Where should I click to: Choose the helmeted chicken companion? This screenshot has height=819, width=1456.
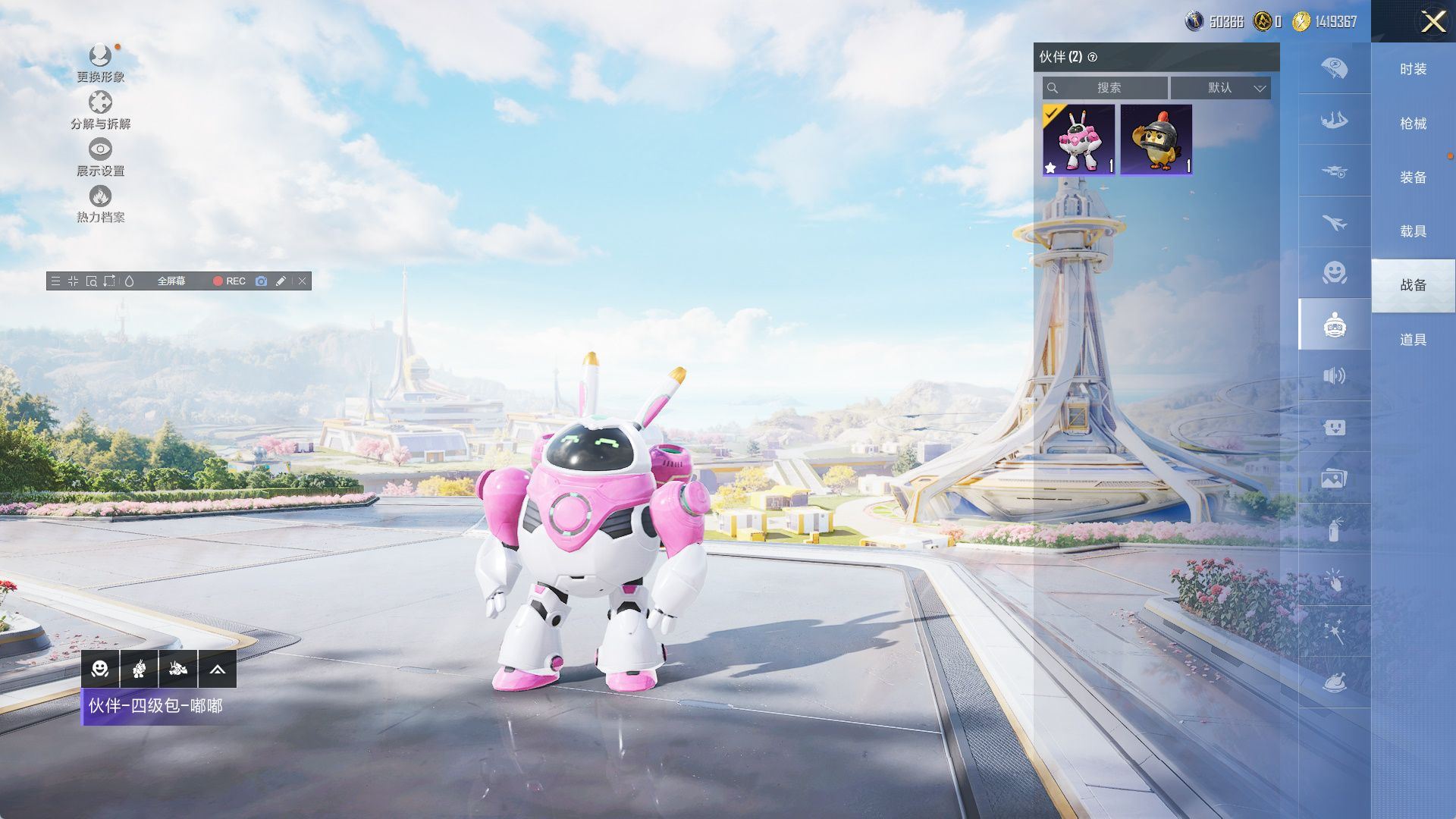(1156, 140)
